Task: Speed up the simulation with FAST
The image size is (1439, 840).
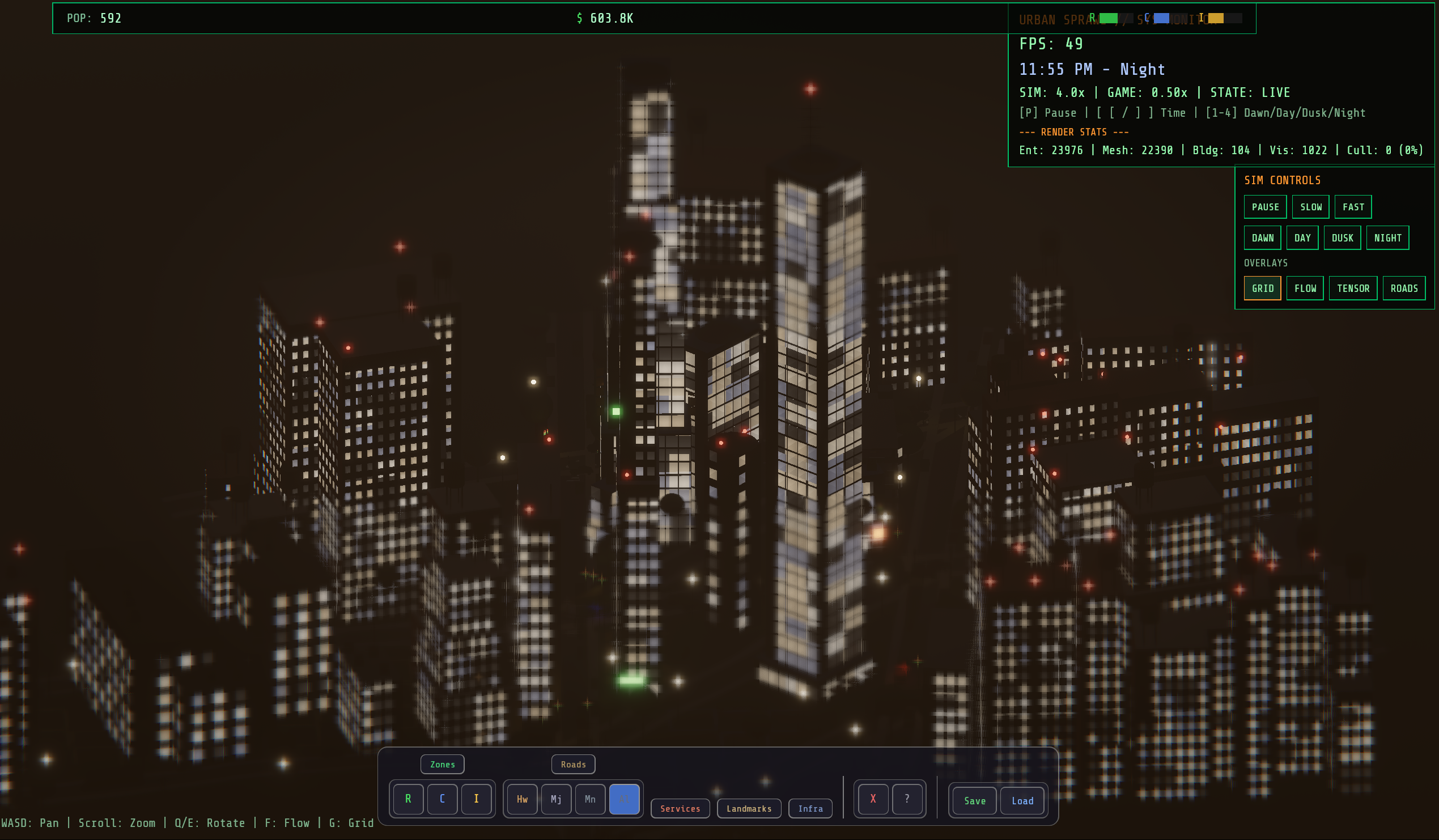Action: pyautogui.click(x=1353, y=207)
